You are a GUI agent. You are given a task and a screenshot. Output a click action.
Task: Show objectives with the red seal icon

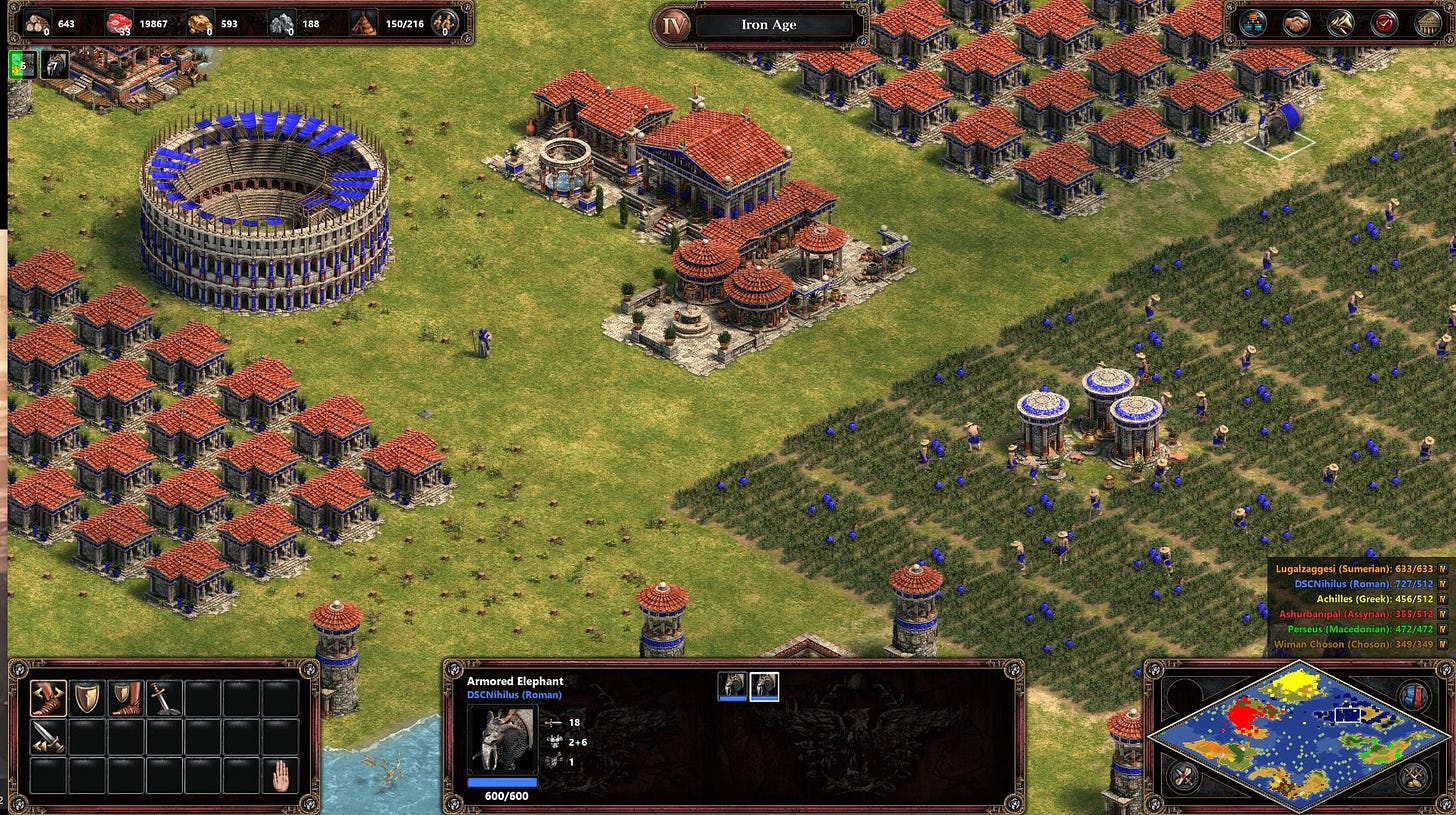click(x=1385, y=22)
